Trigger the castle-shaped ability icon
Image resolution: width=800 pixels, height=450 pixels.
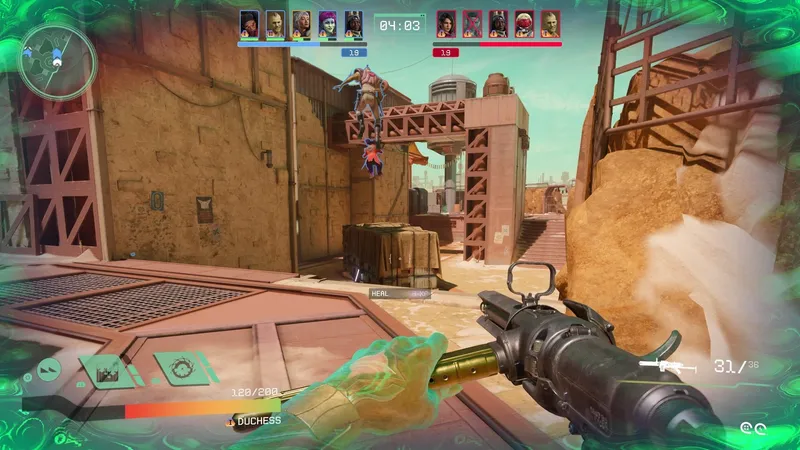[x=107, y=371]
